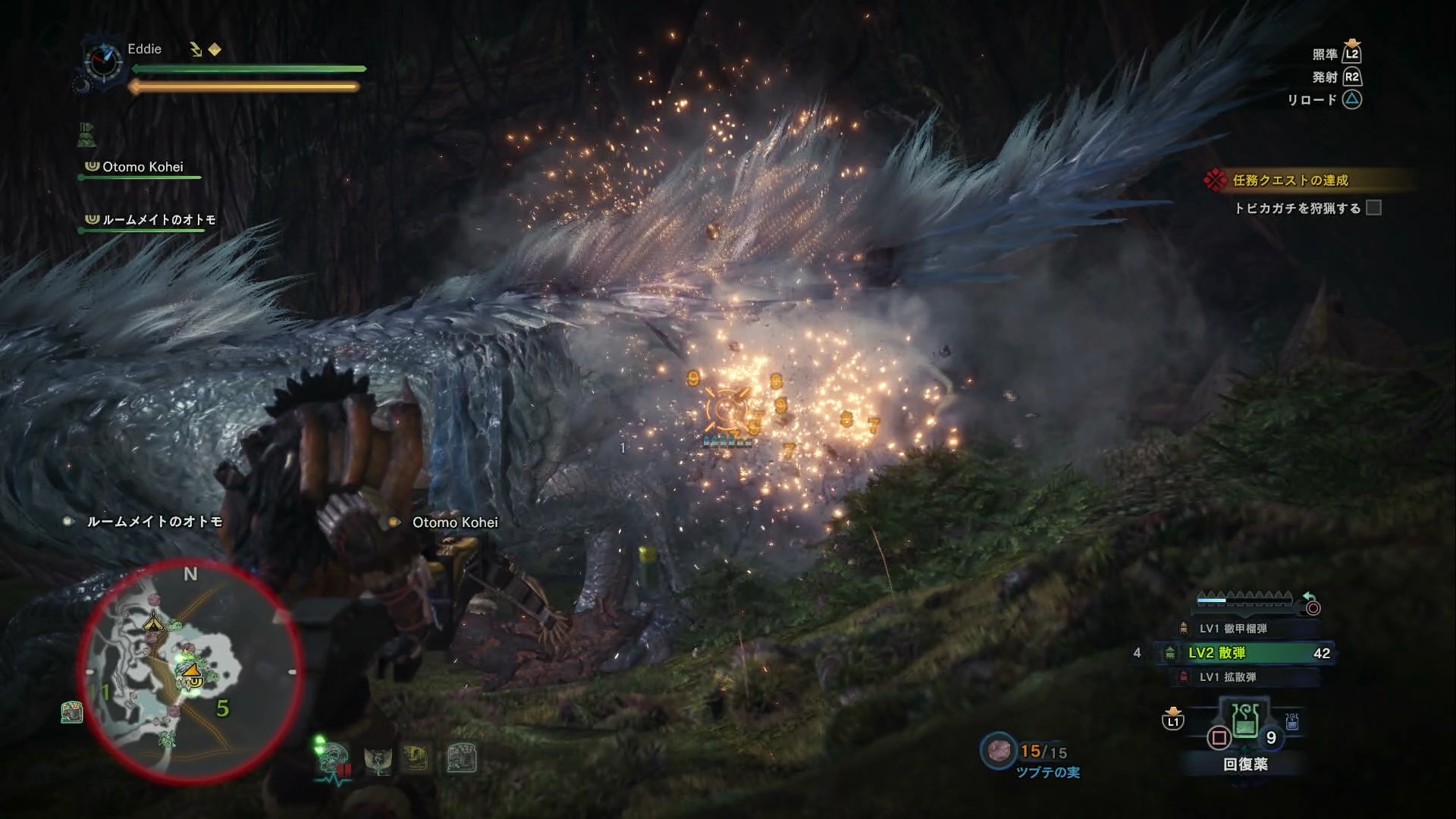The image size is (1456, 819).
Task: Select the camp tent marker on minimap
Action: (154, 621)
